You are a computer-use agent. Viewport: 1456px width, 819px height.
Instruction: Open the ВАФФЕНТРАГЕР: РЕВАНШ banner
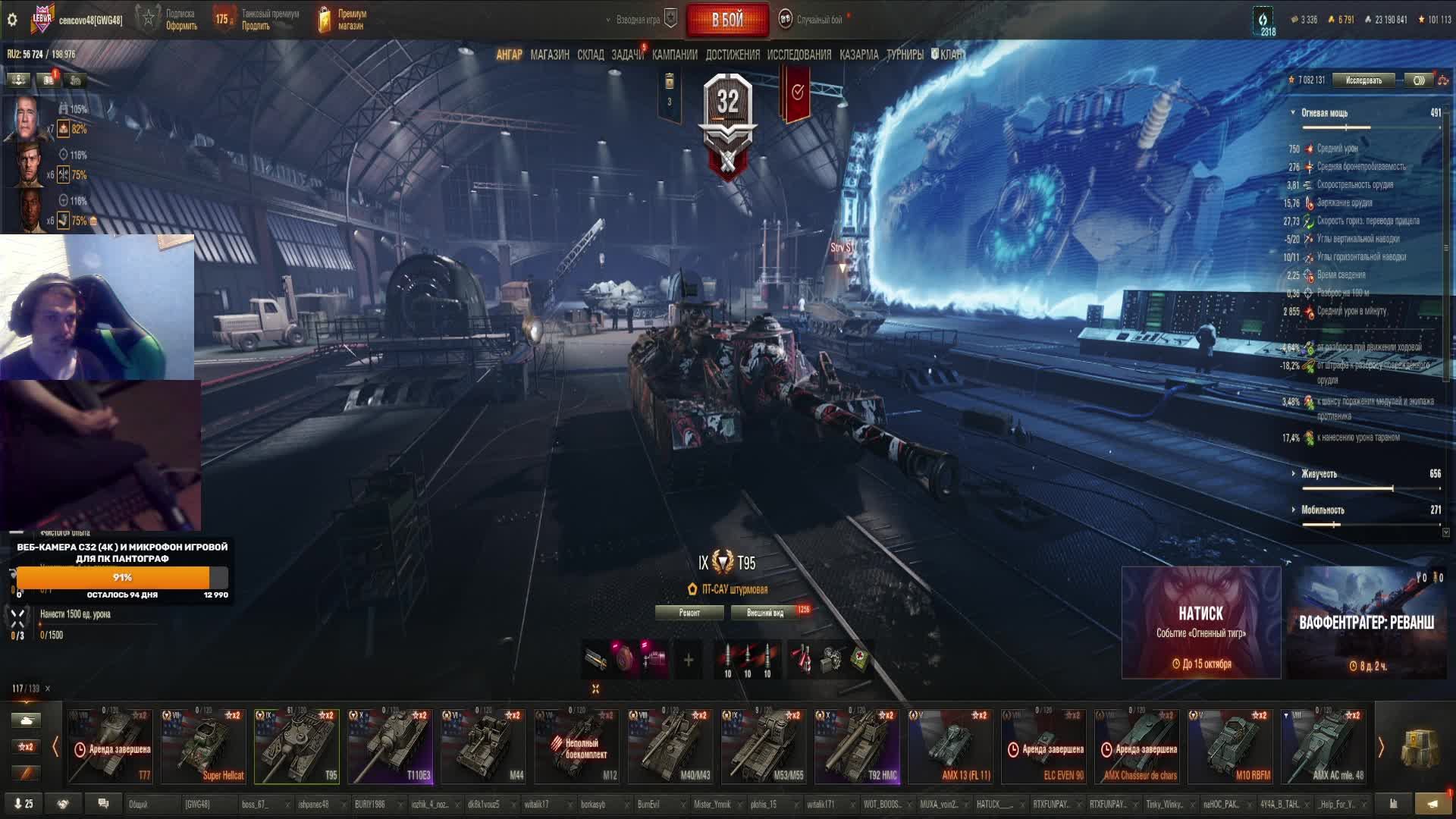tap(1366, 622)
